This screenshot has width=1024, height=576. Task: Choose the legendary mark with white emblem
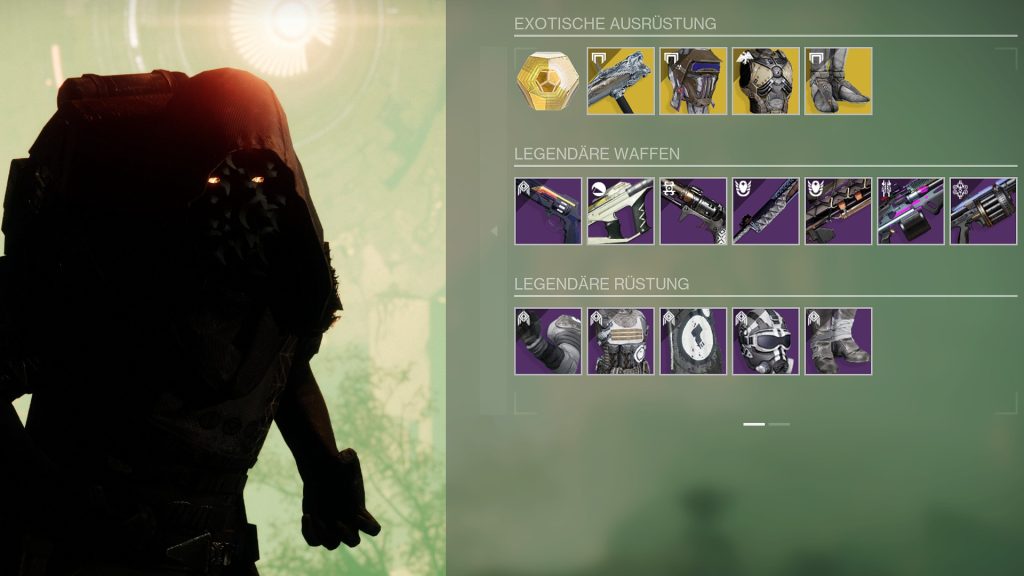click(x=693, y=341)
